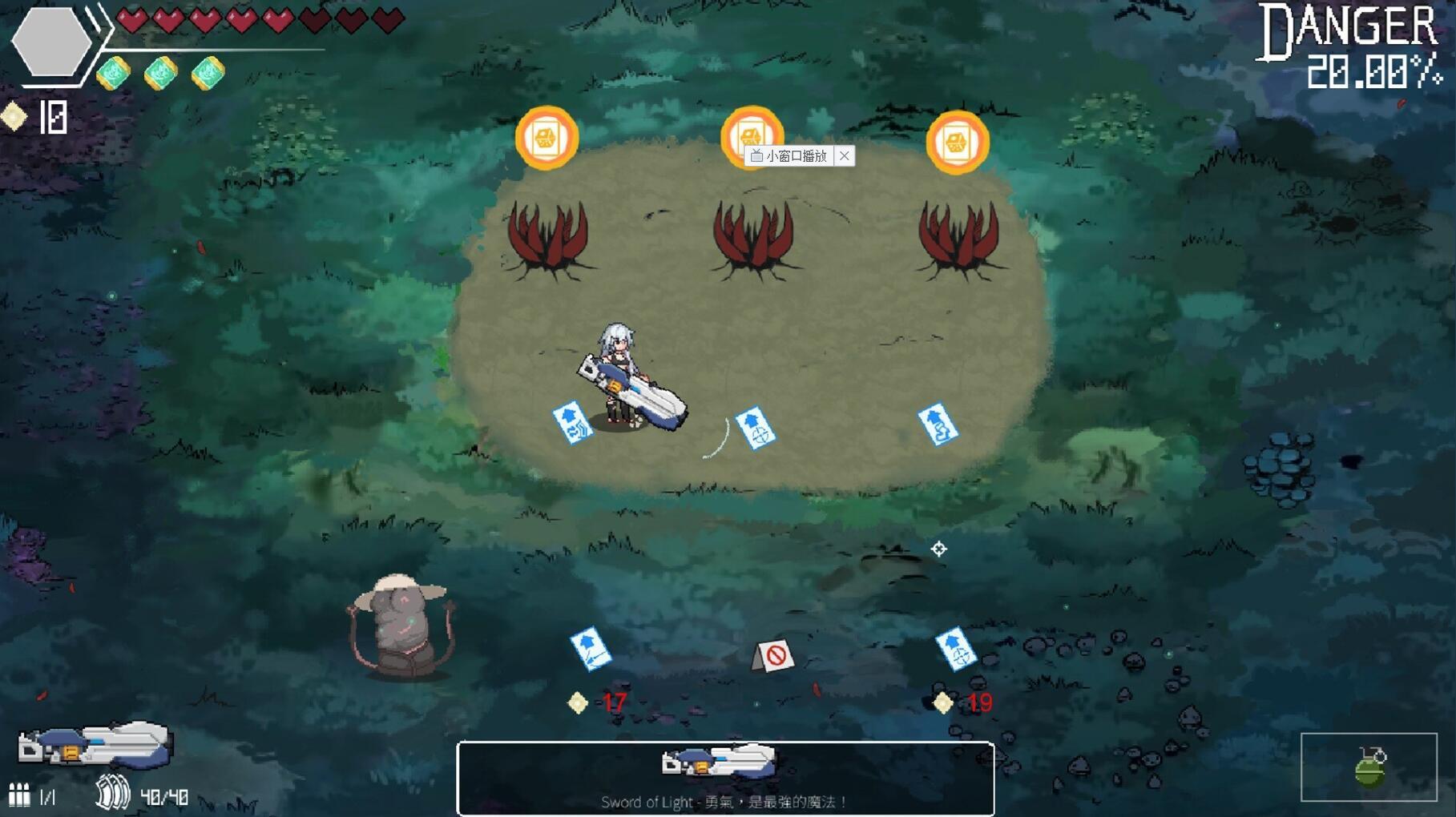Click the leftmost orange reward coin above the plants

click(x=548, y=138)
